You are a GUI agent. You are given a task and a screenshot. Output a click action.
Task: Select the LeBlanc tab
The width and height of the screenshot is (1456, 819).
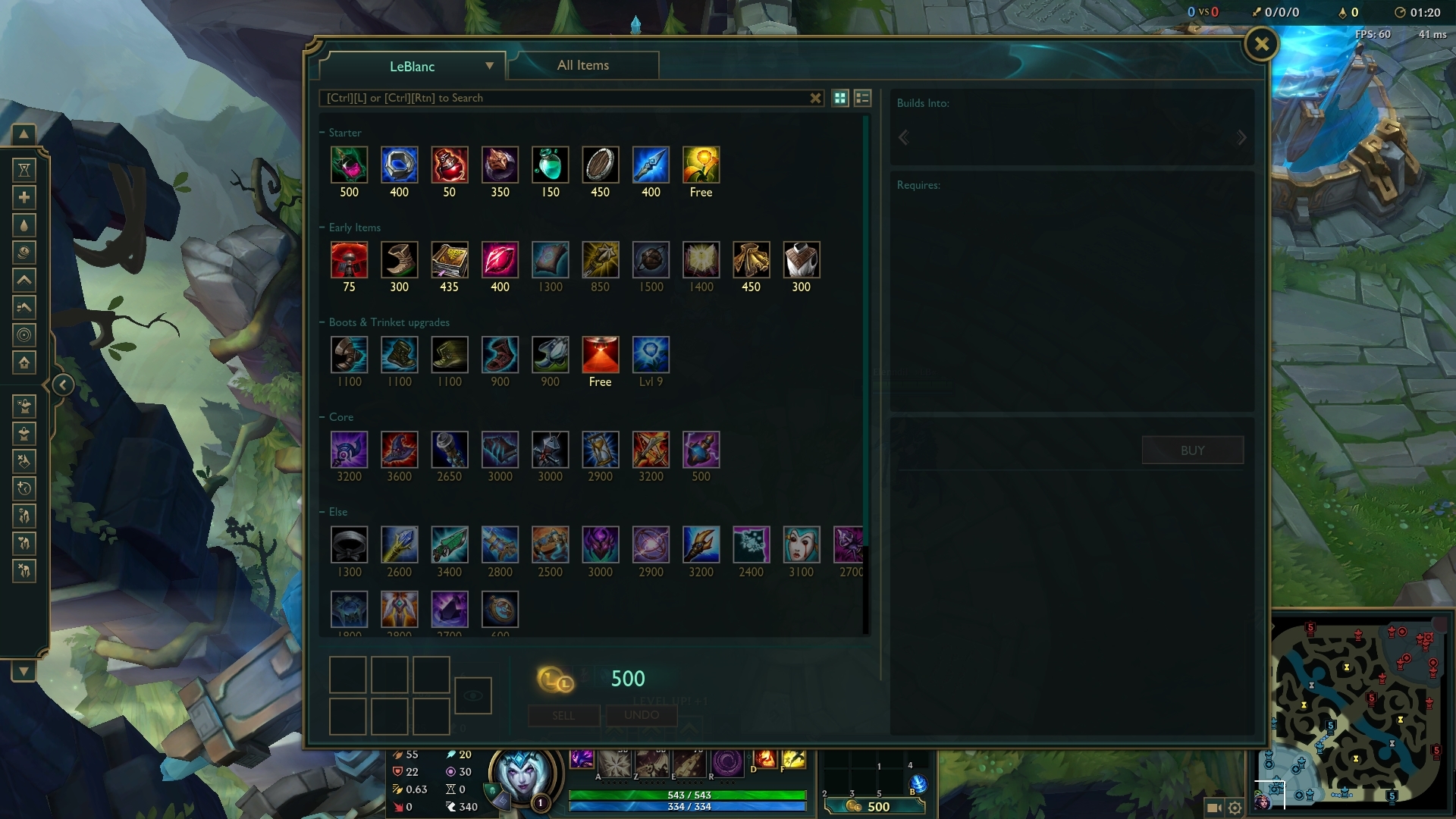point(413,67)
